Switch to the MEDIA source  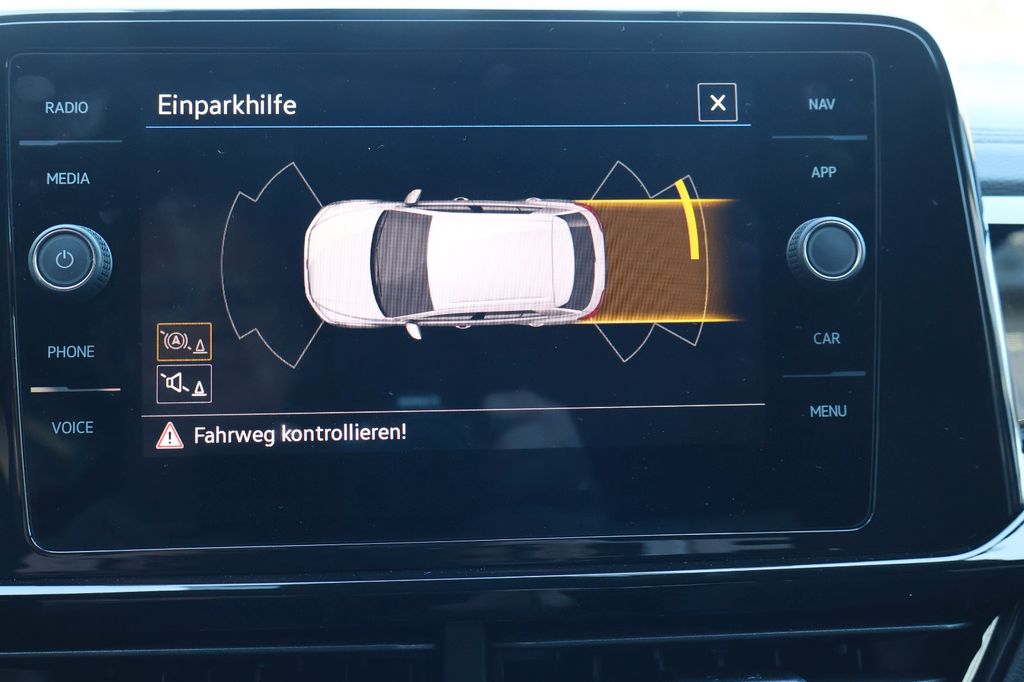(68, 179)
